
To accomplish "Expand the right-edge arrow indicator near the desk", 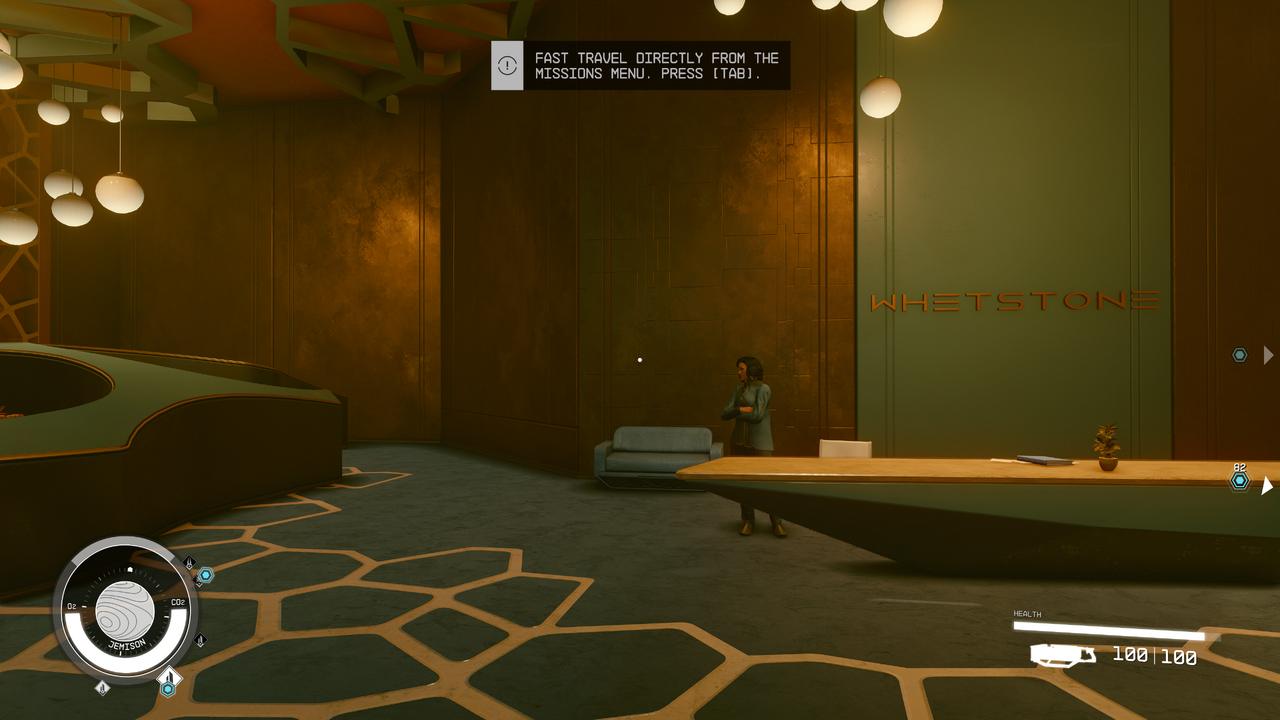I will pos(1266,486).
